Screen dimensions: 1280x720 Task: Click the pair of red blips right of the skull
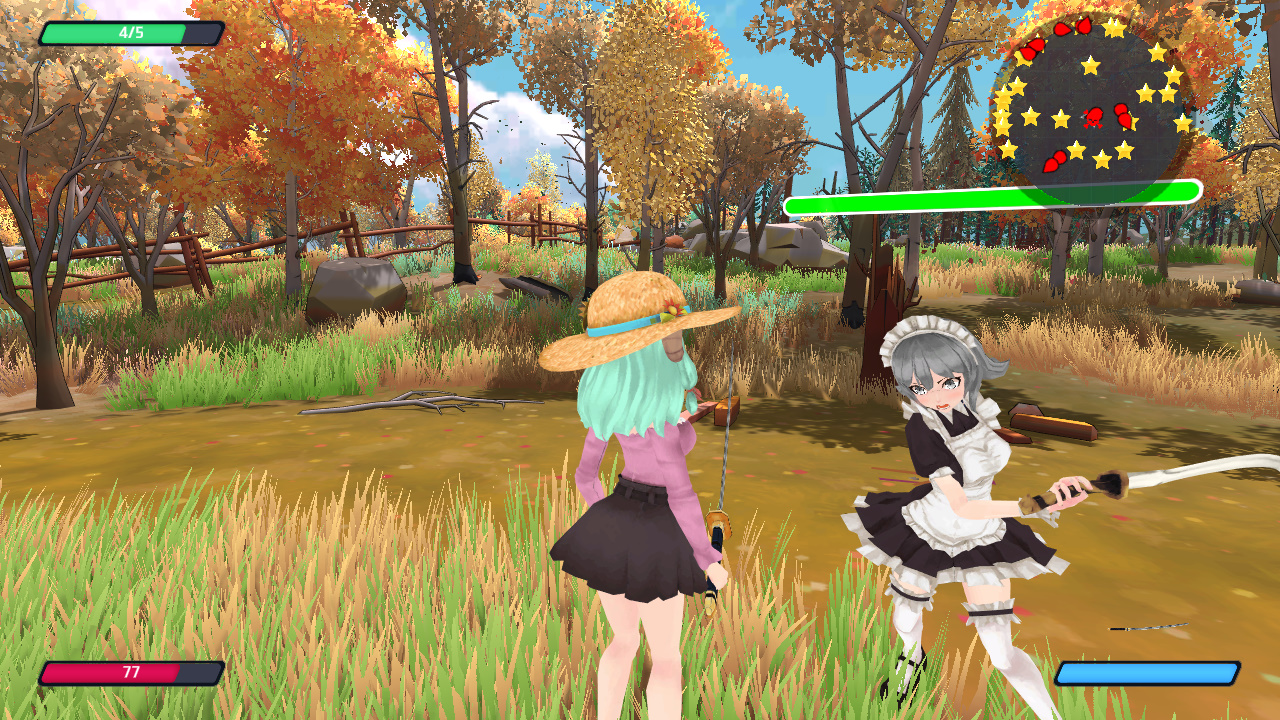(1122, 118)
